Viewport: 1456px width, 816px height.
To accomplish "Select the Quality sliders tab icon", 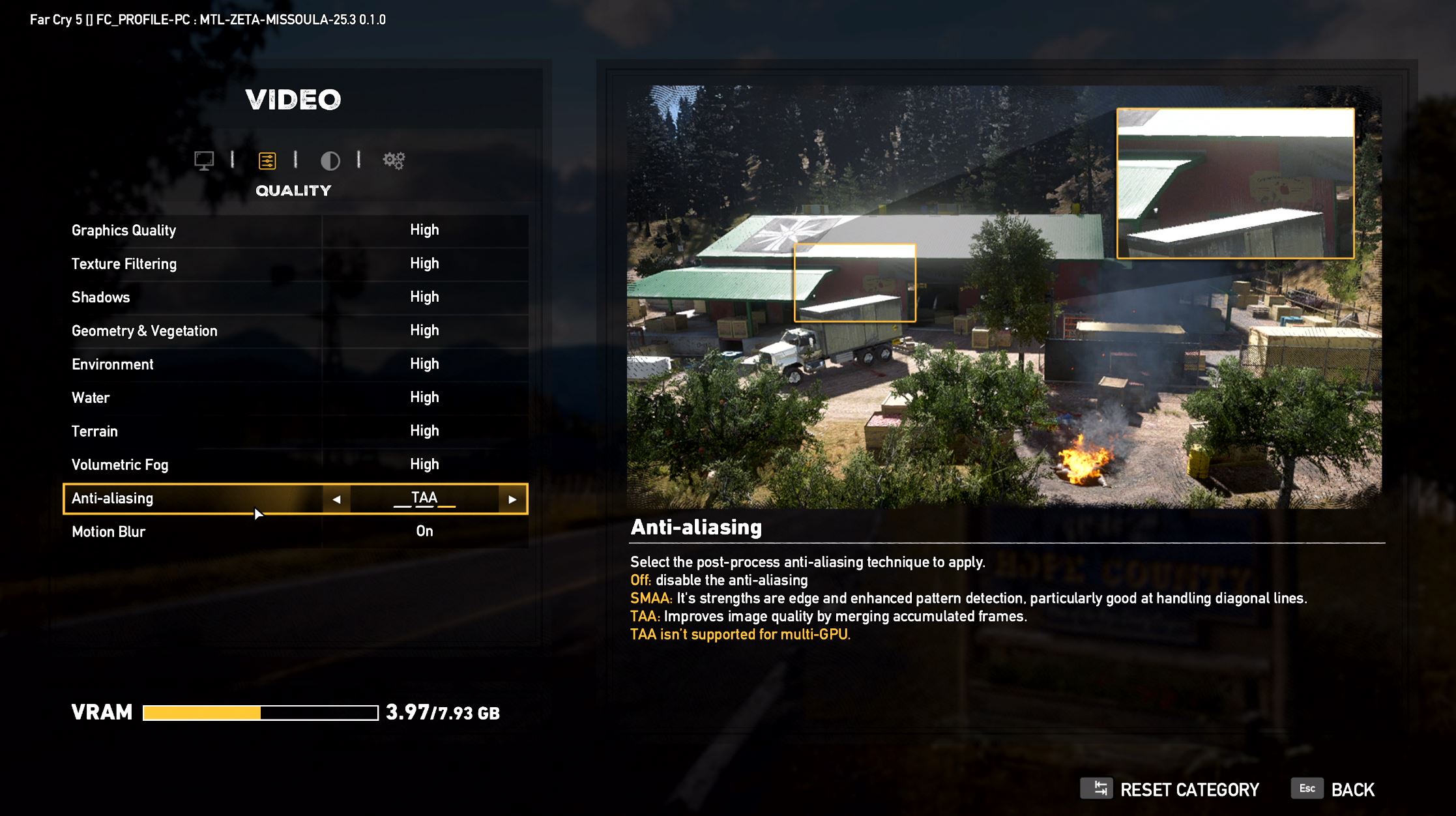I will pyautogui.click(x=267, y=160).
